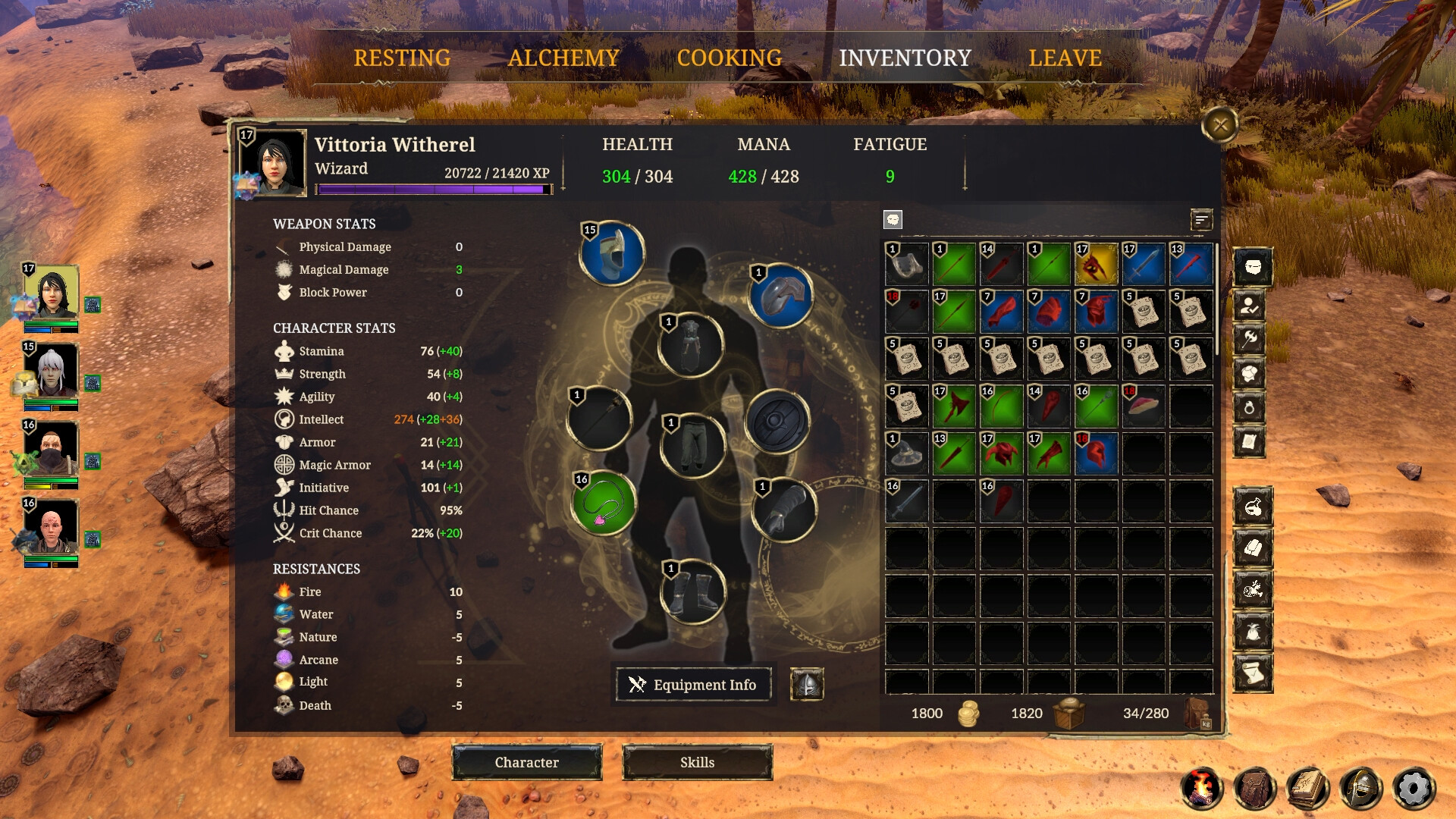1456x819 pixels.
Task: Select the equipped helmet slot
Action: [613, 254]
